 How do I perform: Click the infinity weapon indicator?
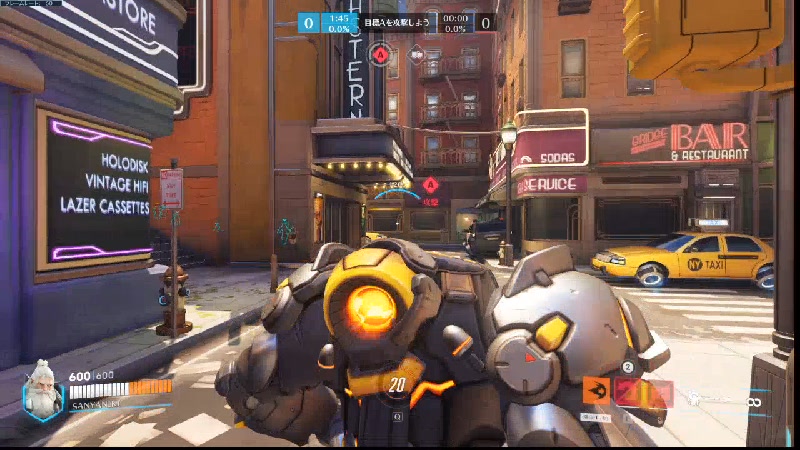tap(758, 400)
